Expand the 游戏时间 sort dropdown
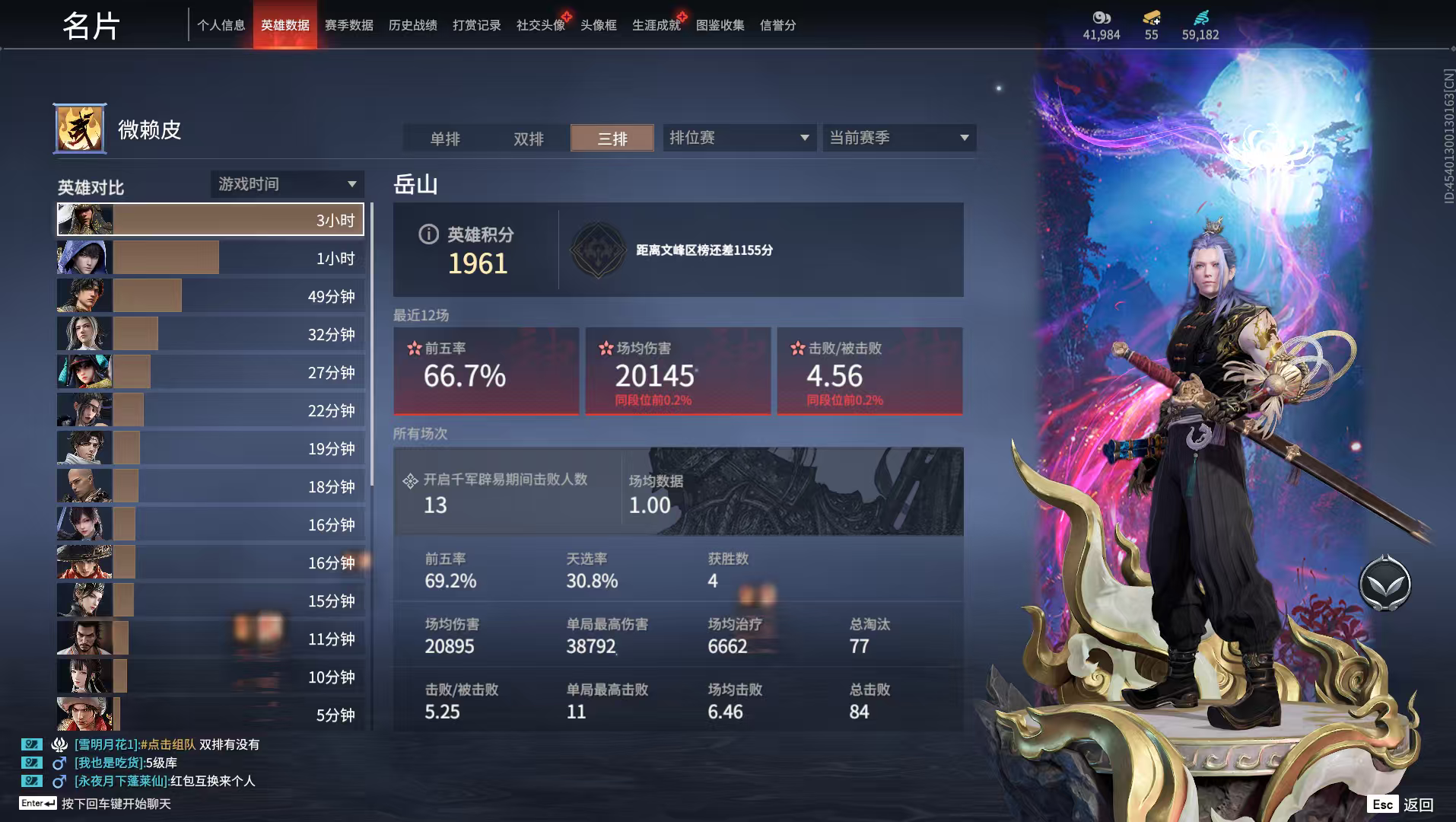This screenshot has width=1456, height=822. [x=287, y=184]
